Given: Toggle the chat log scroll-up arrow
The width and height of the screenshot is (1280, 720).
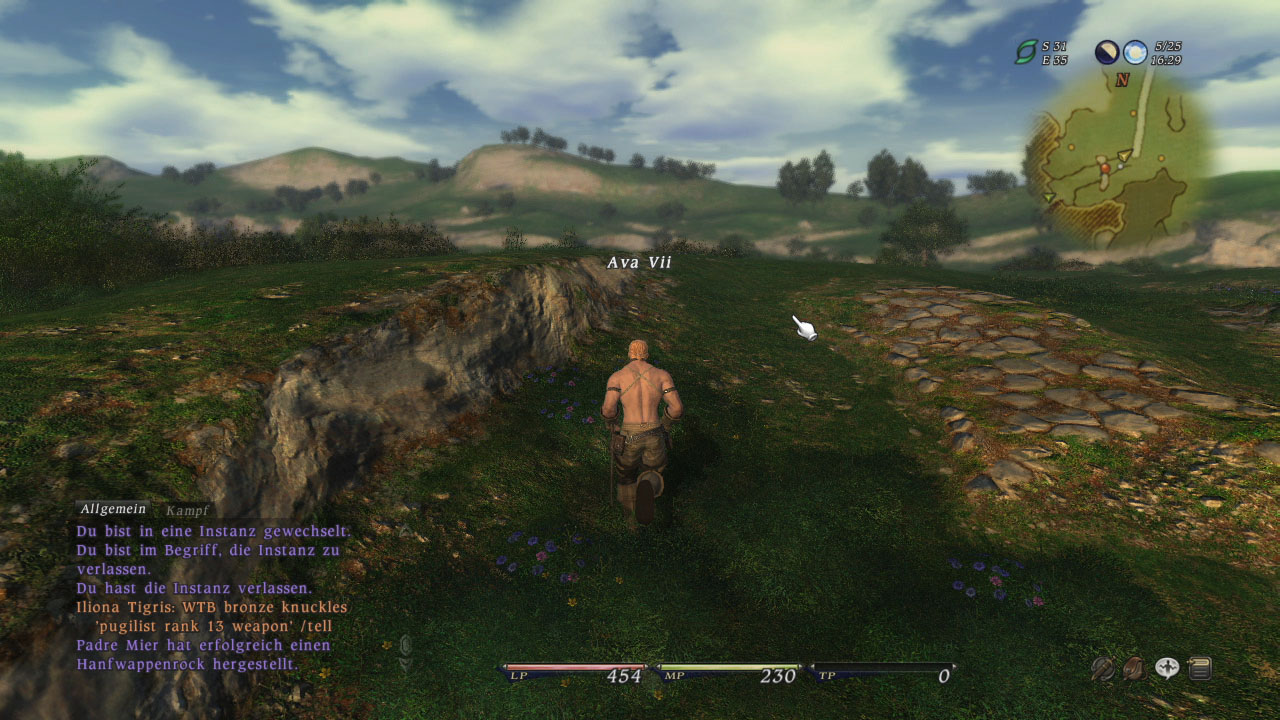Looking at the screenshot, I should pos(406,530).
